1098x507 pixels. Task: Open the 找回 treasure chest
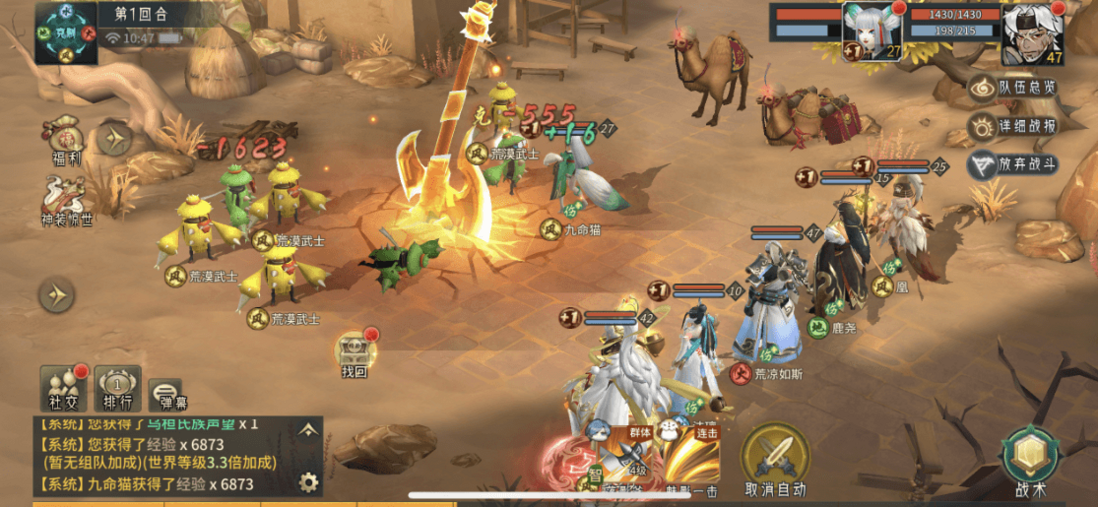pos(355,354)
